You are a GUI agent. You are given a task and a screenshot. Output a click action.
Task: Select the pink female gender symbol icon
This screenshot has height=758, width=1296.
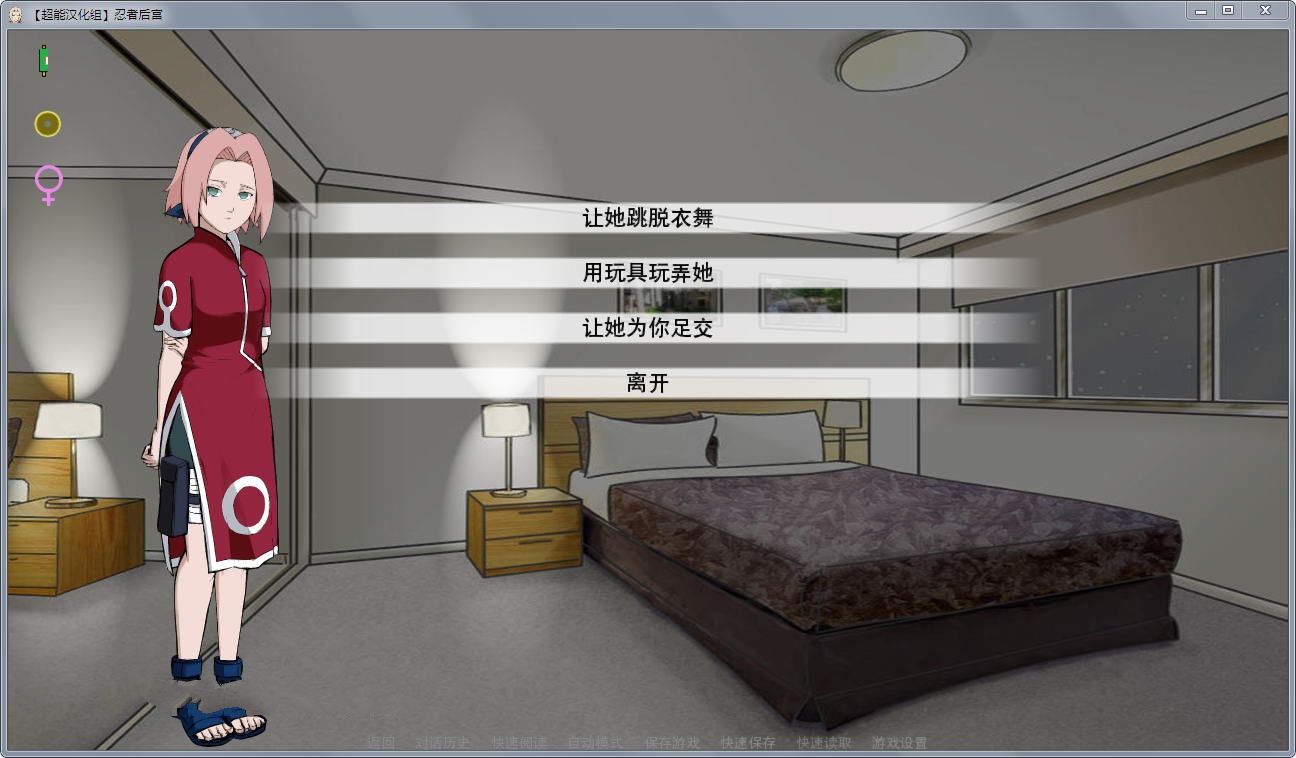[x=46, y=184]
